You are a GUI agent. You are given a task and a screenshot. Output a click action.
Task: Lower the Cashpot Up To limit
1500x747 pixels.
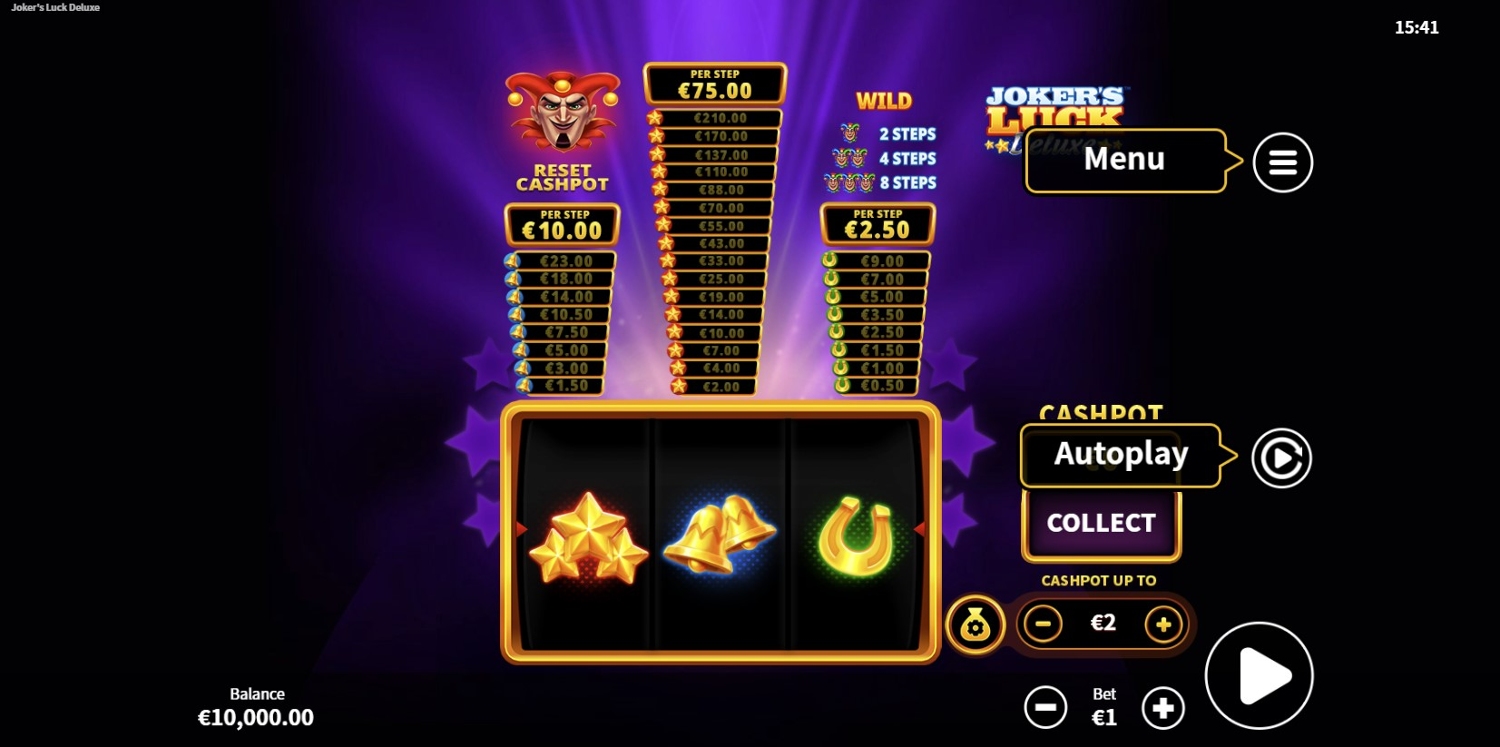coord(1043,624)
